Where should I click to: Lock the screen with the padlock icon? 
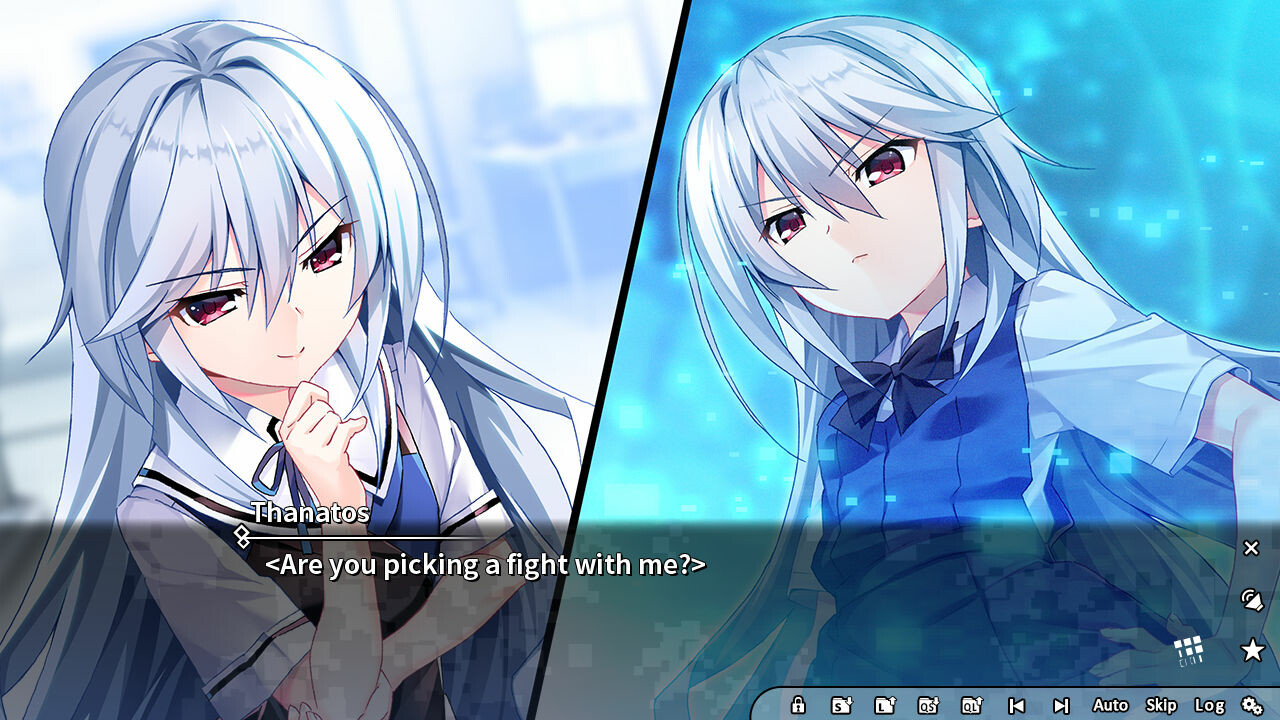[x=798, y=705]
